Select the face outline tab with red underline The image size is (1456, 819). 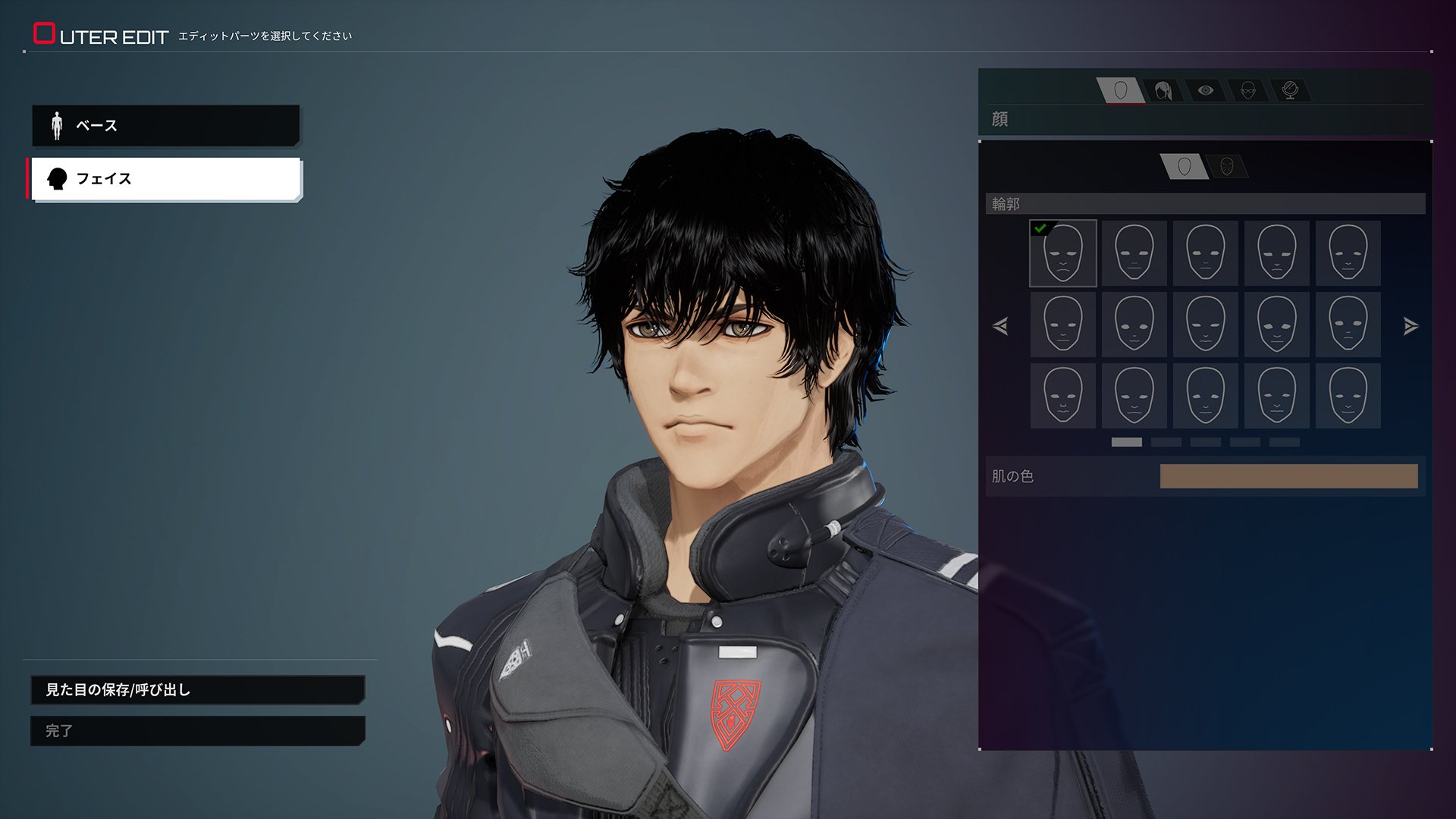coord(1121,91)
